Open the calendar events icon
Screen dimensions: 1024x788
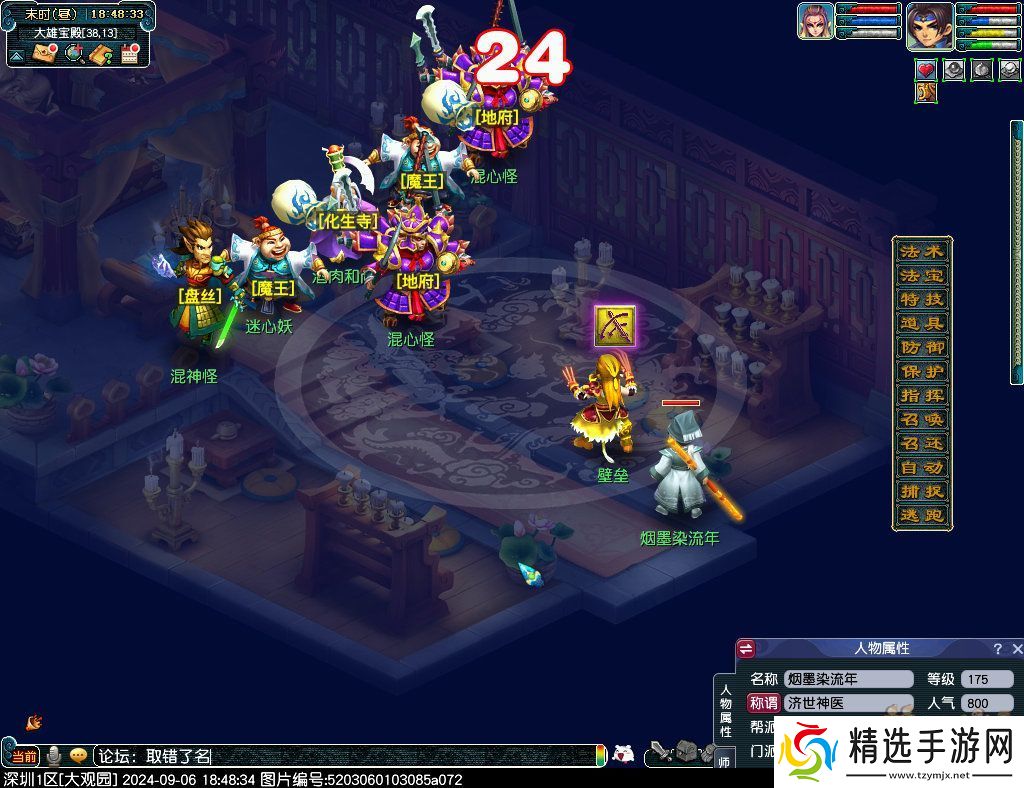[x=128, y=54]
